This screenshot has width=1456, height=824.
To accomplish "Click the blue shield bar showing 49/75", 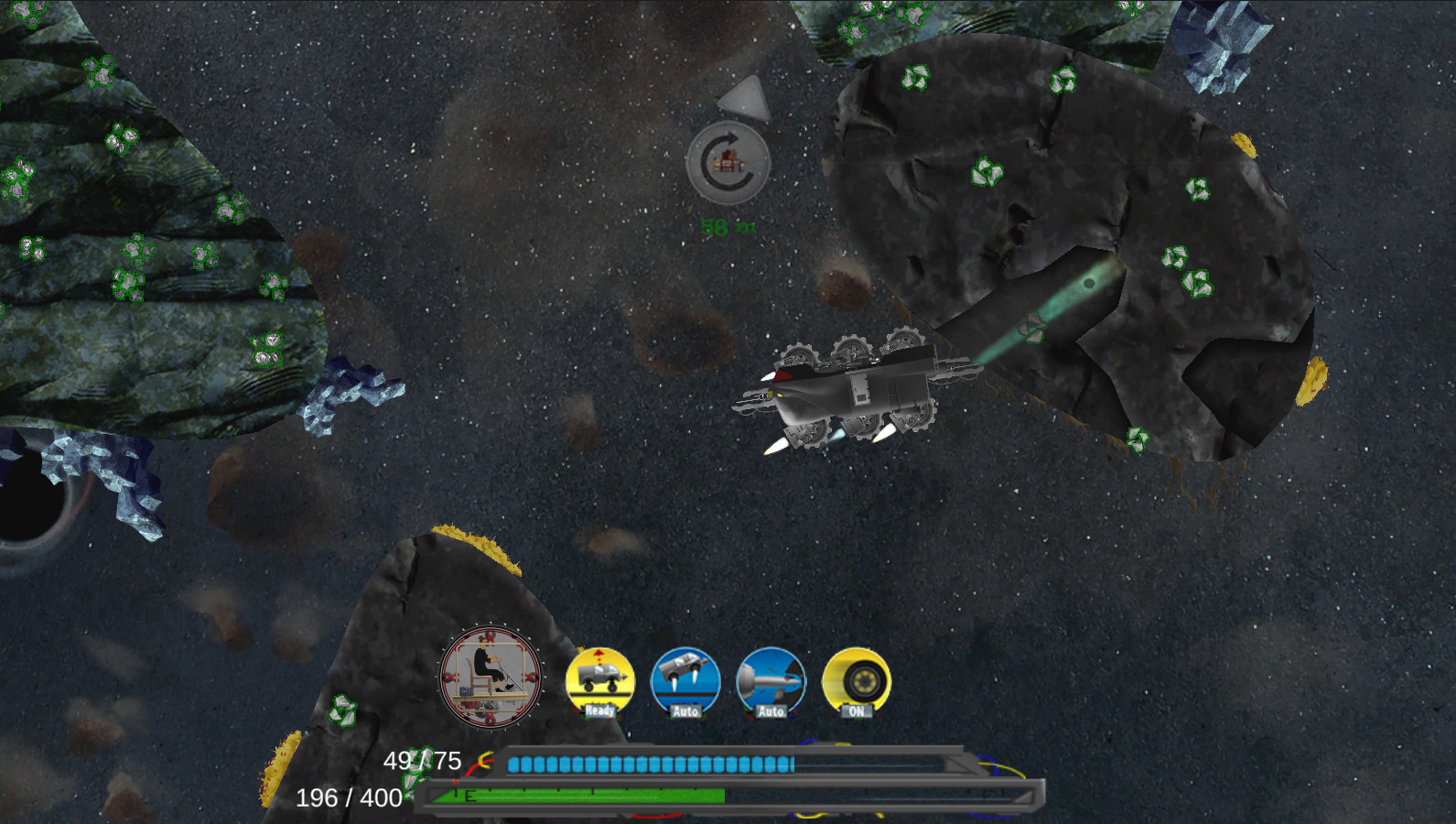I will coord(650,763).
